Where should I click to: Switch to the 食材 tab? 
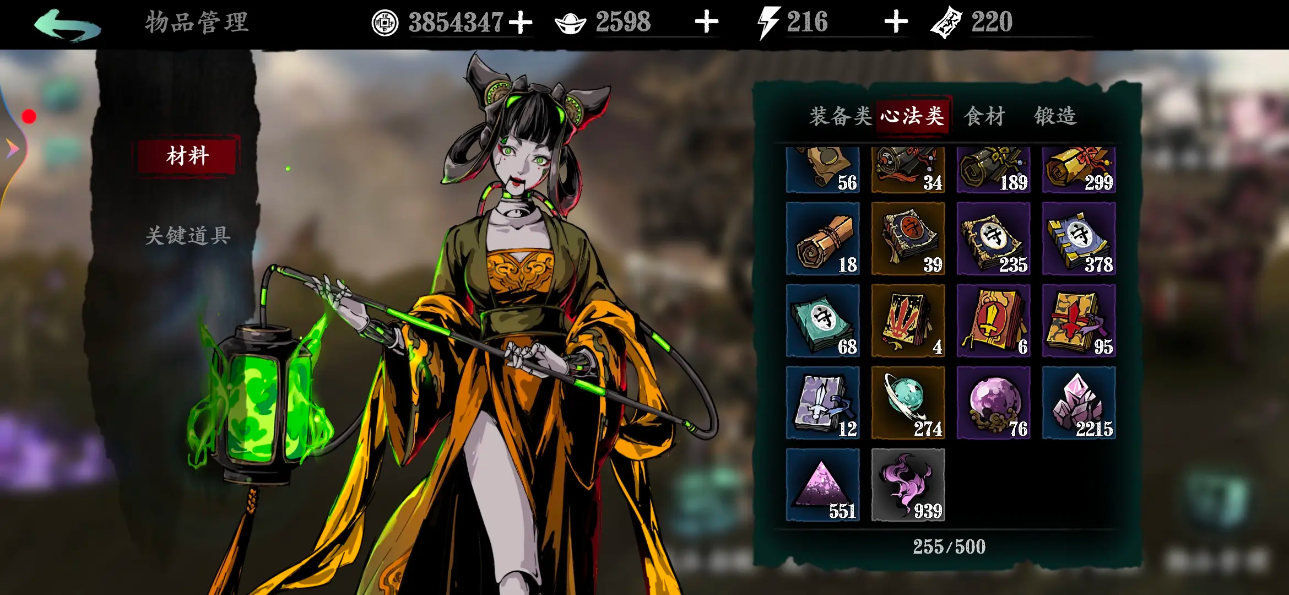tap(984, 116)
